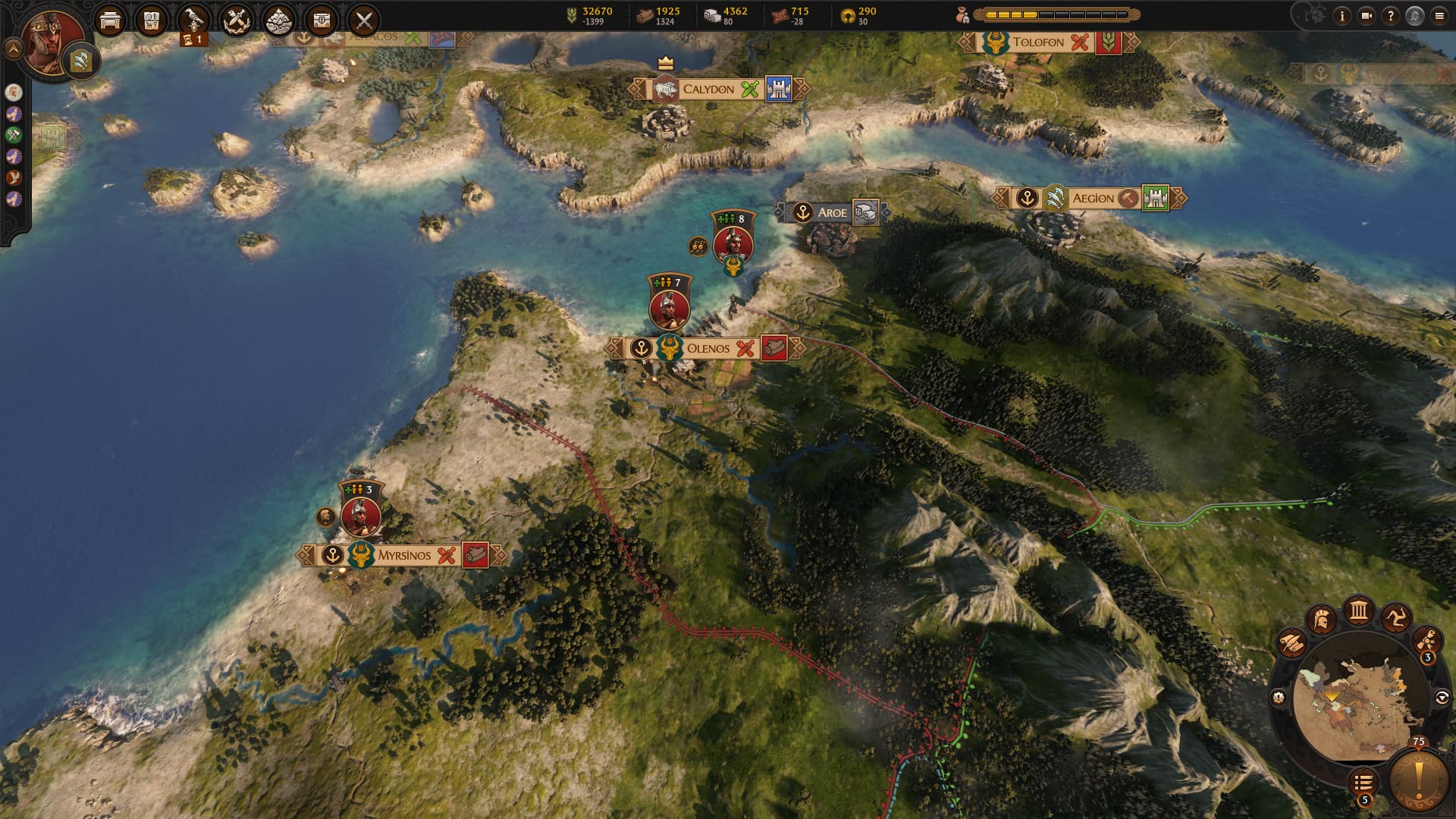
Task: Select the army with 8 units
Action: [733, 244]
